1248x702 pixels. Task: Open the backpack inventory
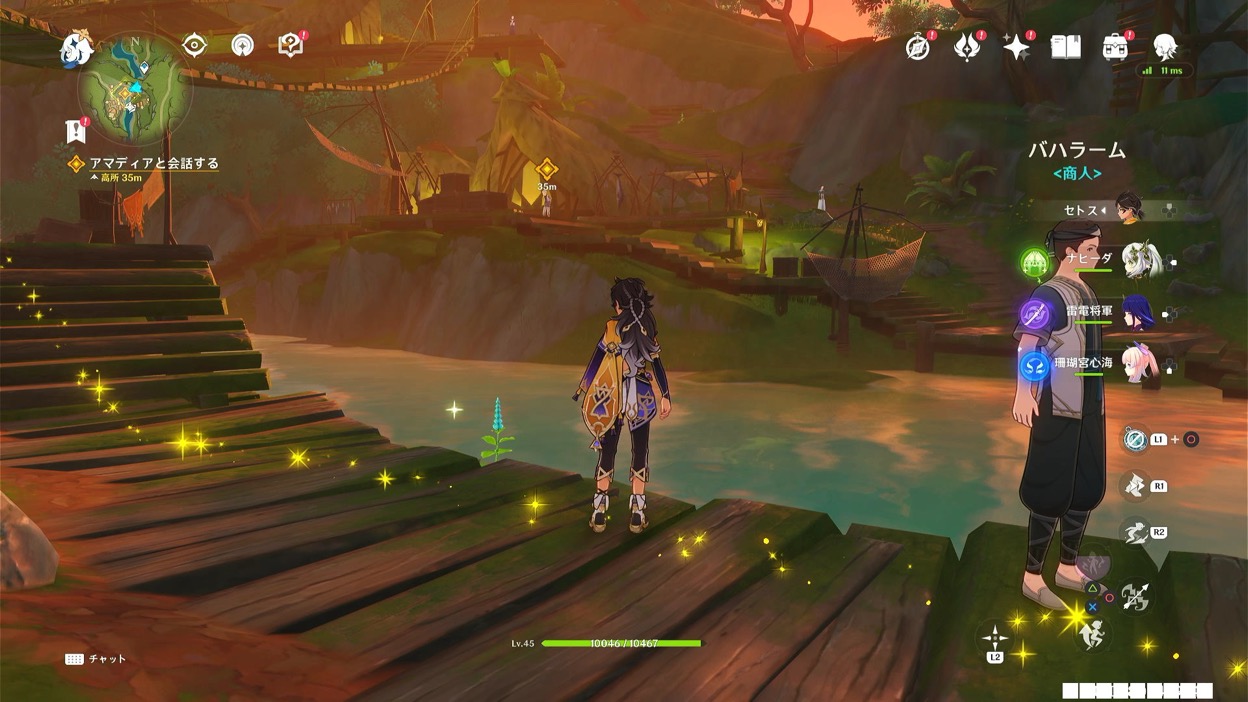click(x=1115, y=47)
